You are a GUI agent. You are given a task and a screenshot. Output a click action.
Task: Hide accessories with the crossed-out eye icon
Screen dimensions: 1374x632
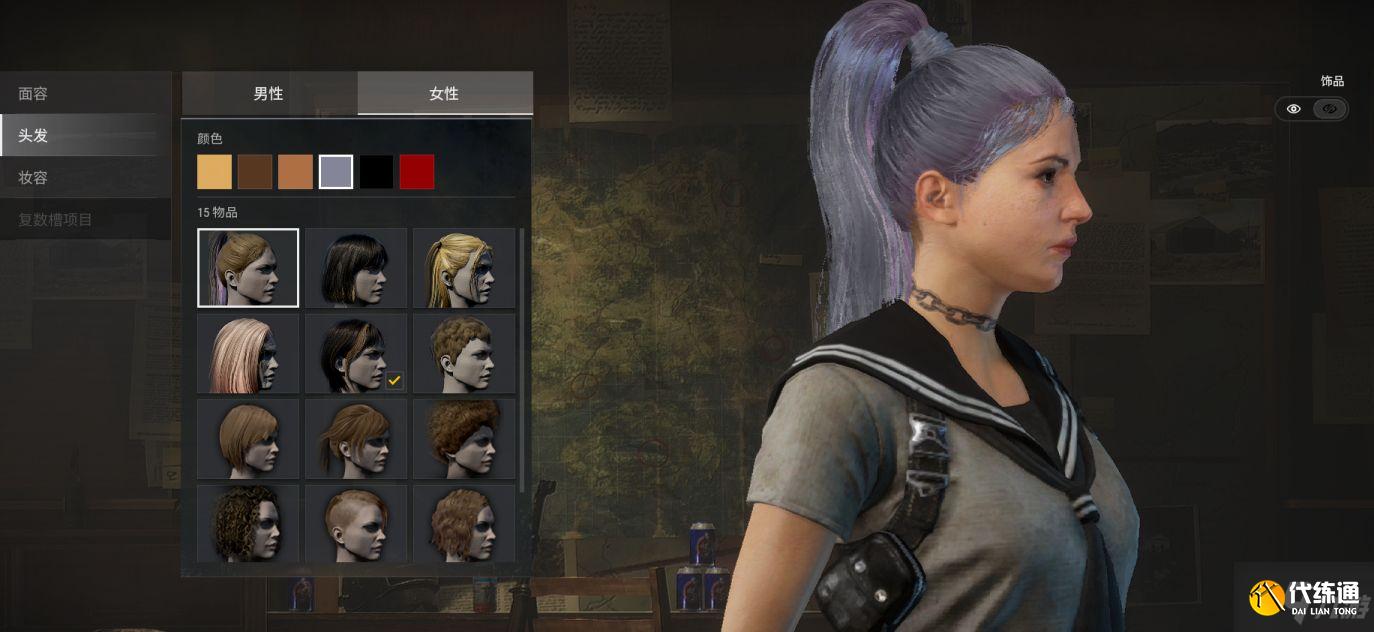[x=1329, y=109]
